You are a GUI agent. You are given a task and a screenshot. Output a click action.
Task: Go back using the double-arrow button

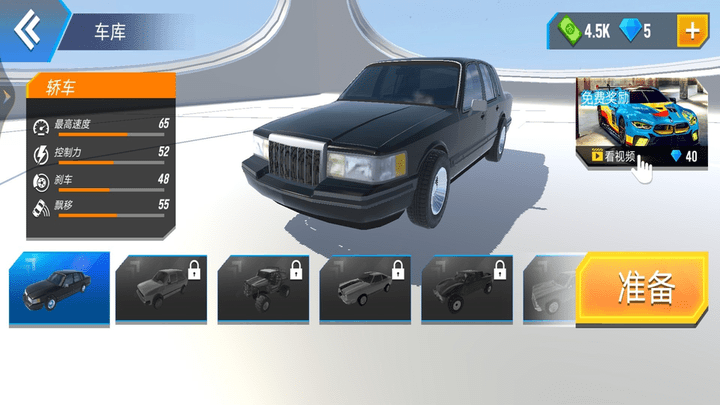29,28
